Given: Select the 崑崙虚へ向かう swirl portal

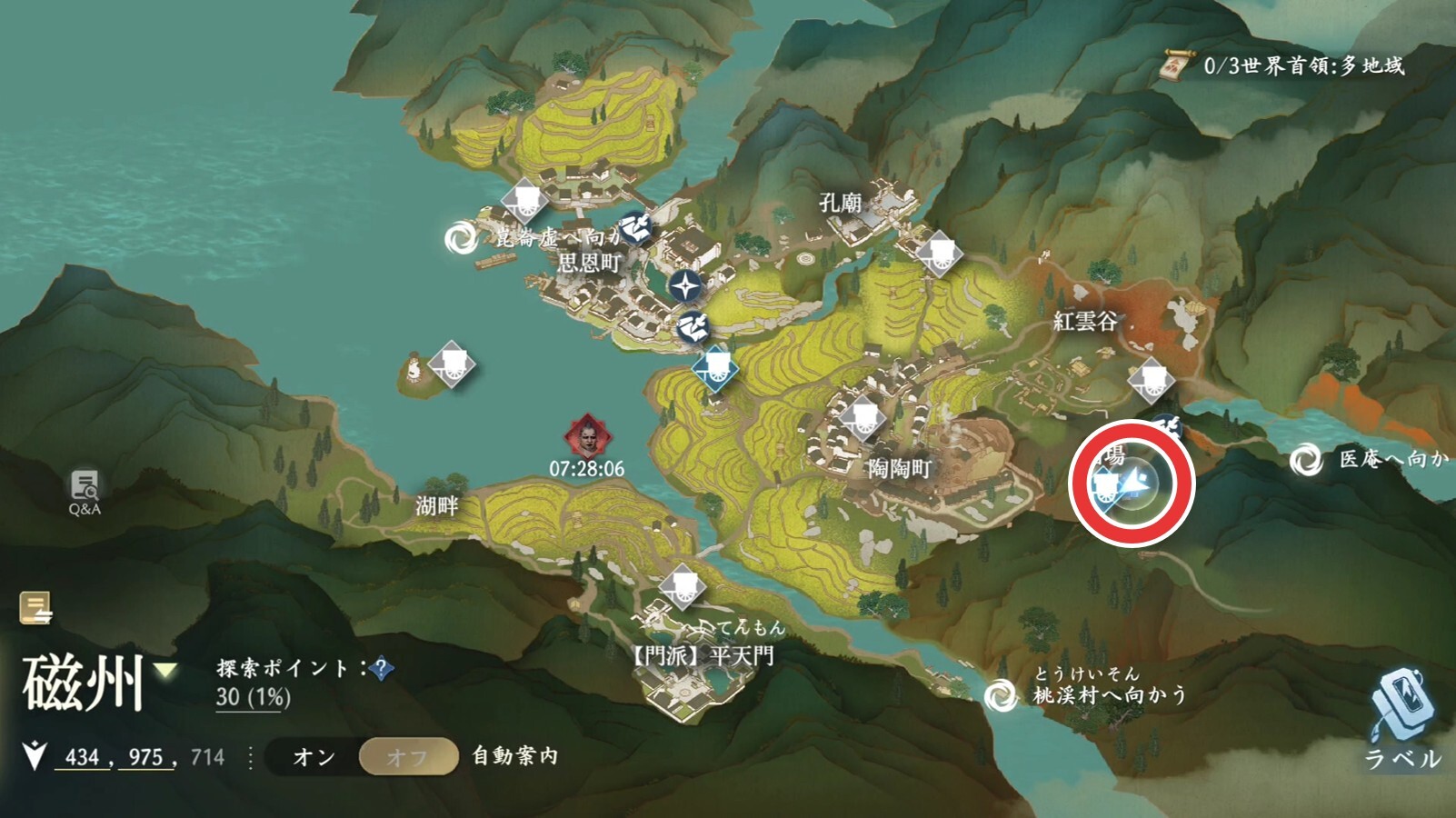Looking at the screenshot, I should 460,238.
